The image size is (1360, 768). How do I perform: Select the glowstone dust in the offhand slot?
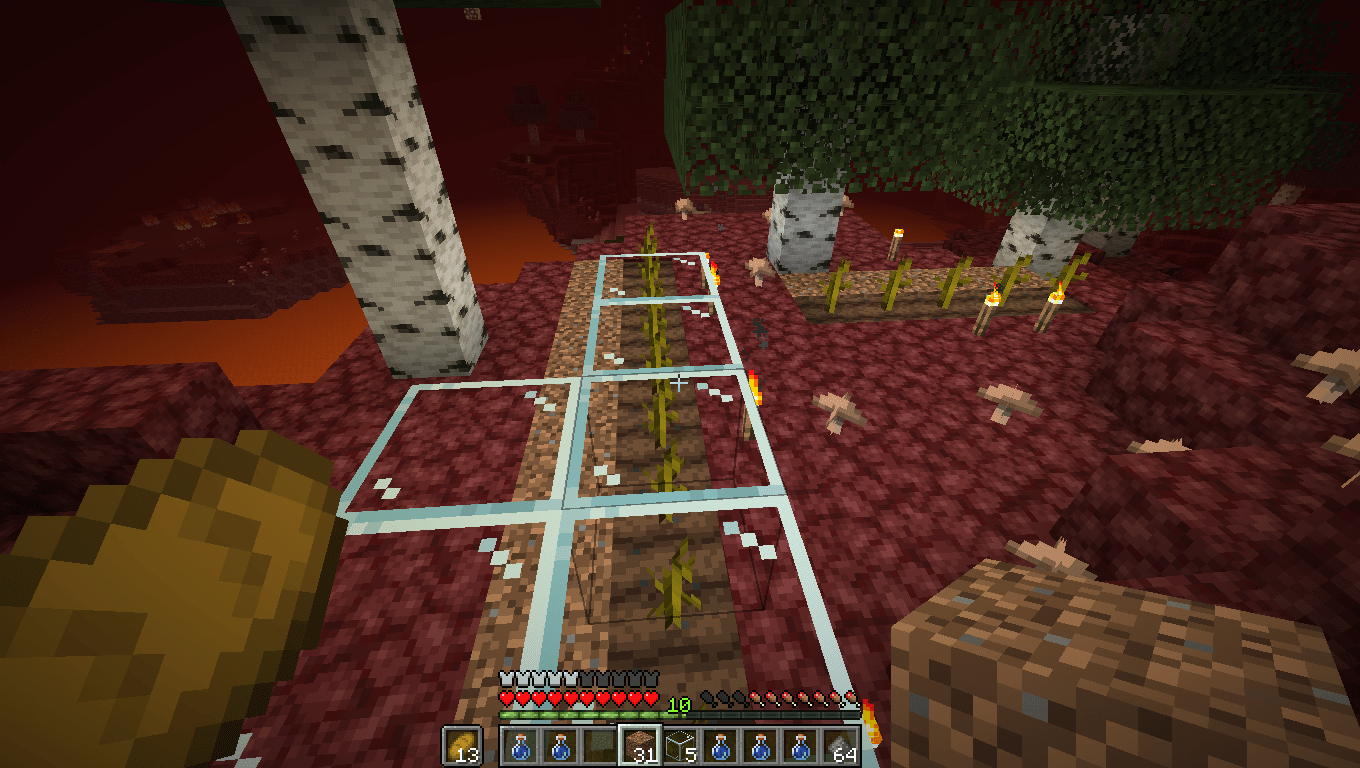coord(464,746)
